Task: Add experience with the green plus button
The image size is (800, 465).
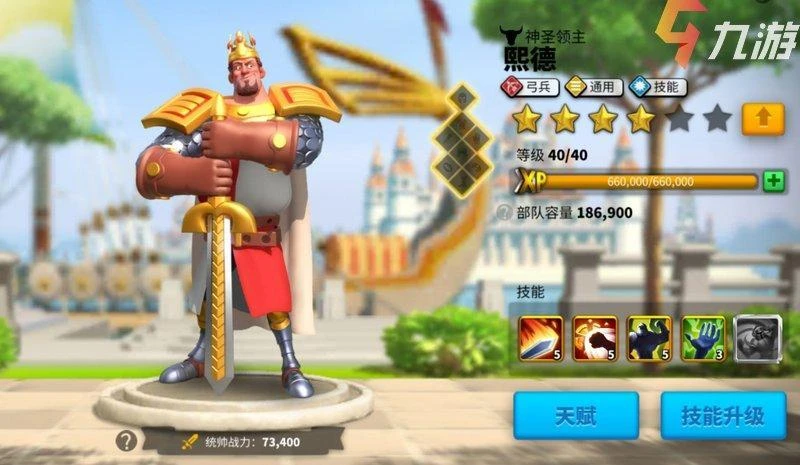Action: point(773,181)
